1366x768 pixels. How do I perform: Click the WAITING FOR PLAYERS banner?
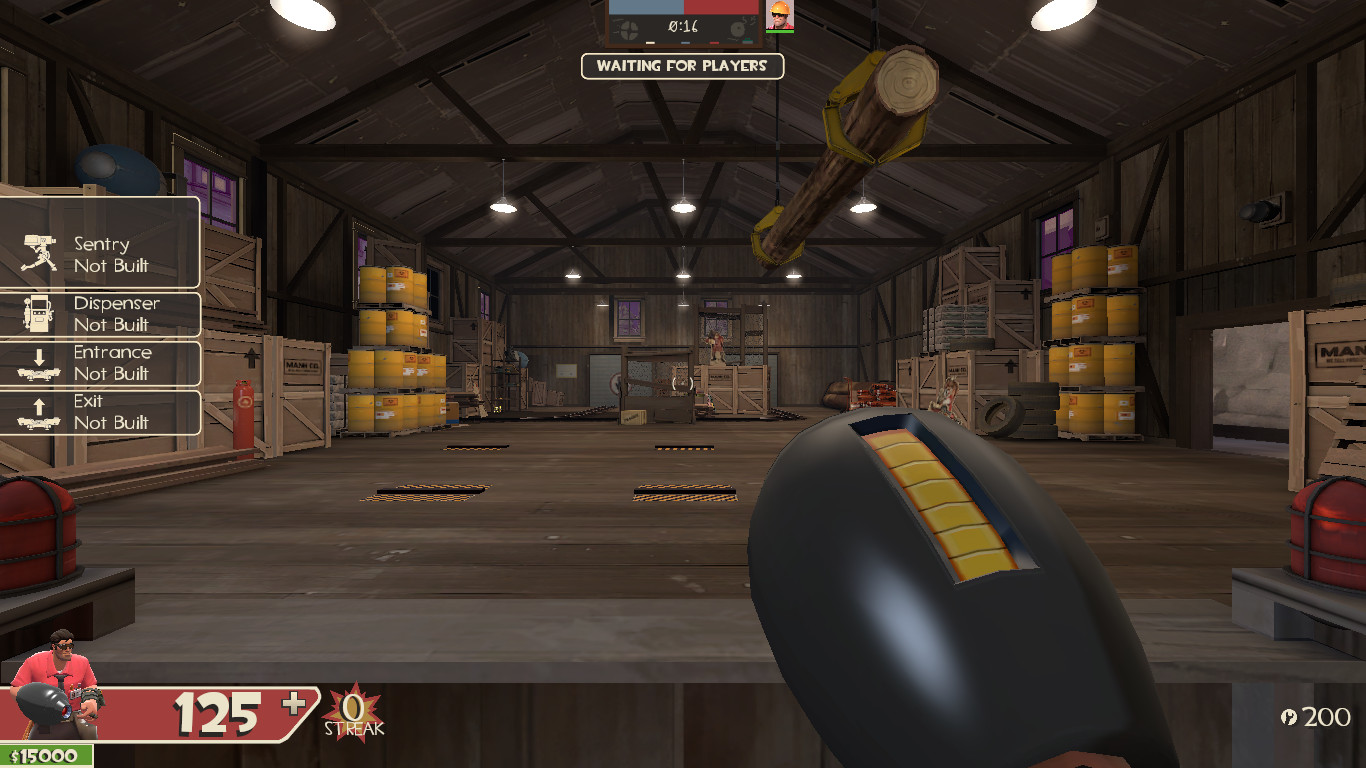point(683,66)
